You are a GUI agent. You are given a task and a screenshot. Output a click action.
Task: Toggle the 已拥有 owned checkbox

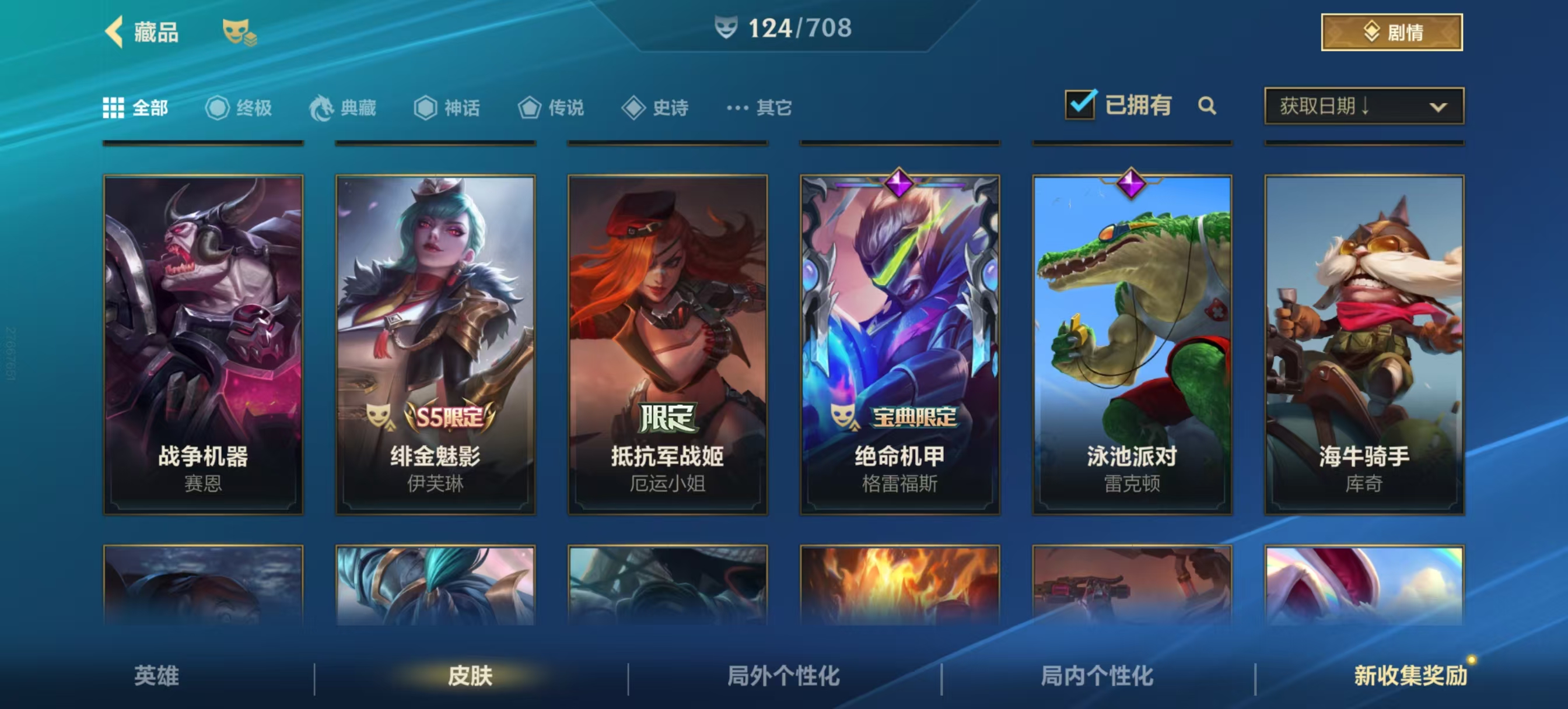tap(1080, 105)
